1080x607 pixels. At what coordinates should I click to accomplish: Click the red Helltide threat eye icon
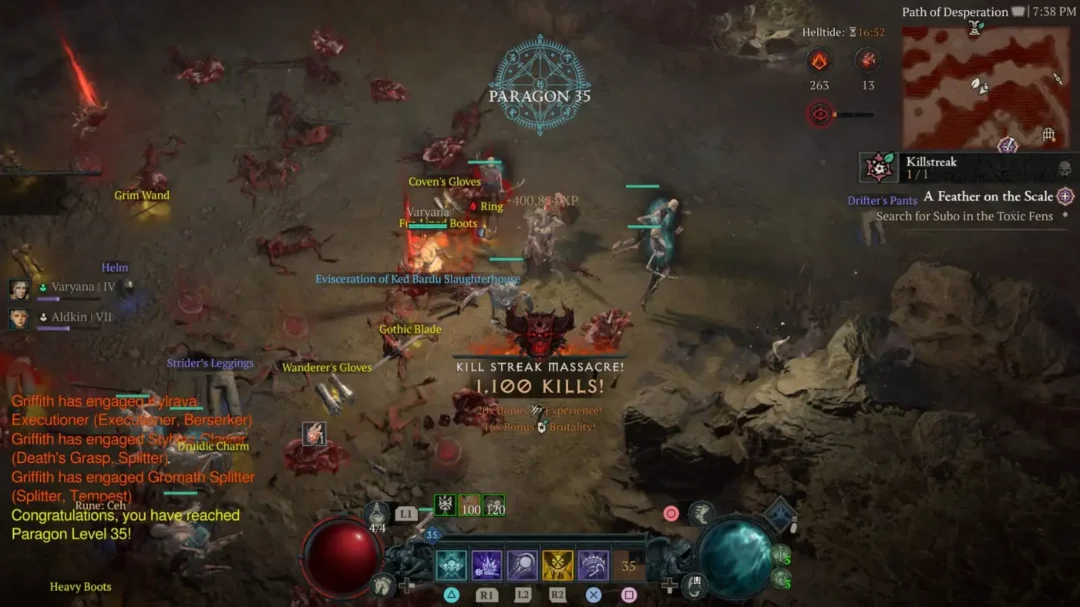(x=821, y=114)
